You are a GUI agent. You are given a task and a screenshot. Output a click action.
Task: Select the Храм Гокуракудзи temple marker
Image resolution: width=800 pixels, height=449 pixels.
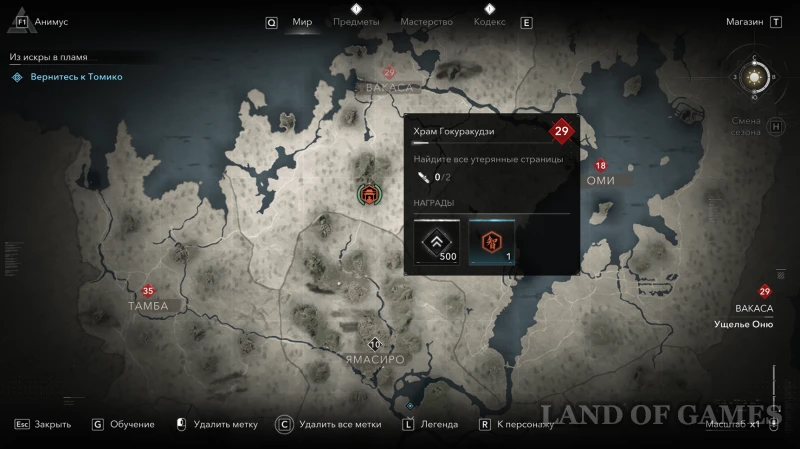pos(369,194)
